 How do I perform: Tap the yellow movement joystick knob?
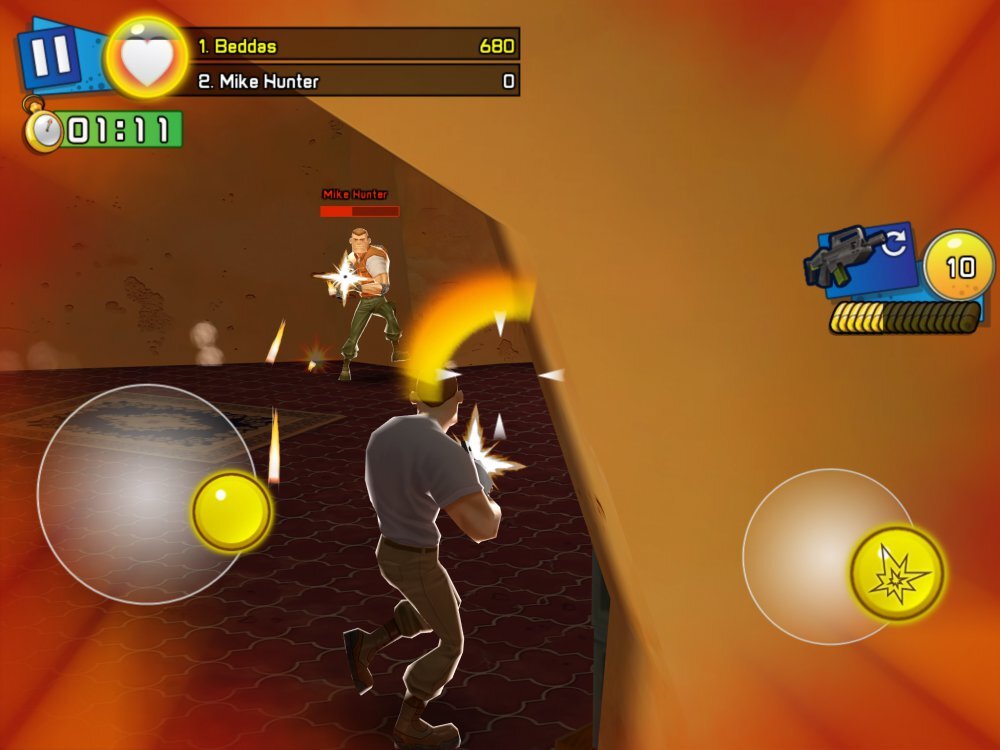coord(232,511)
